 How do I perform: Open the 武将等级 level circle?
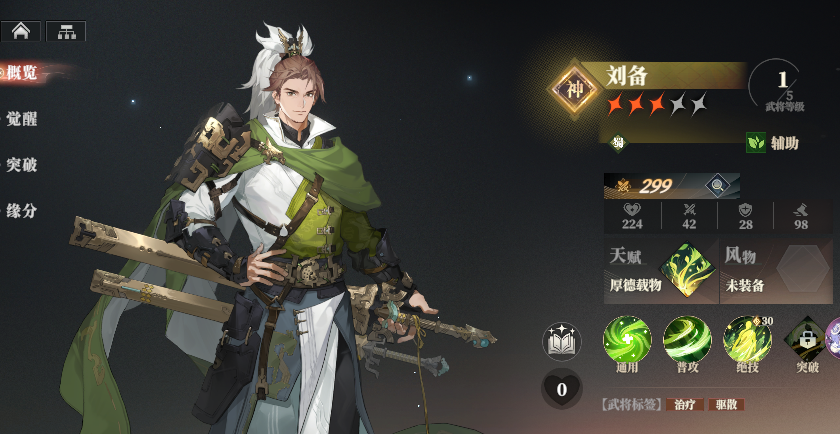tap(782, 86)
